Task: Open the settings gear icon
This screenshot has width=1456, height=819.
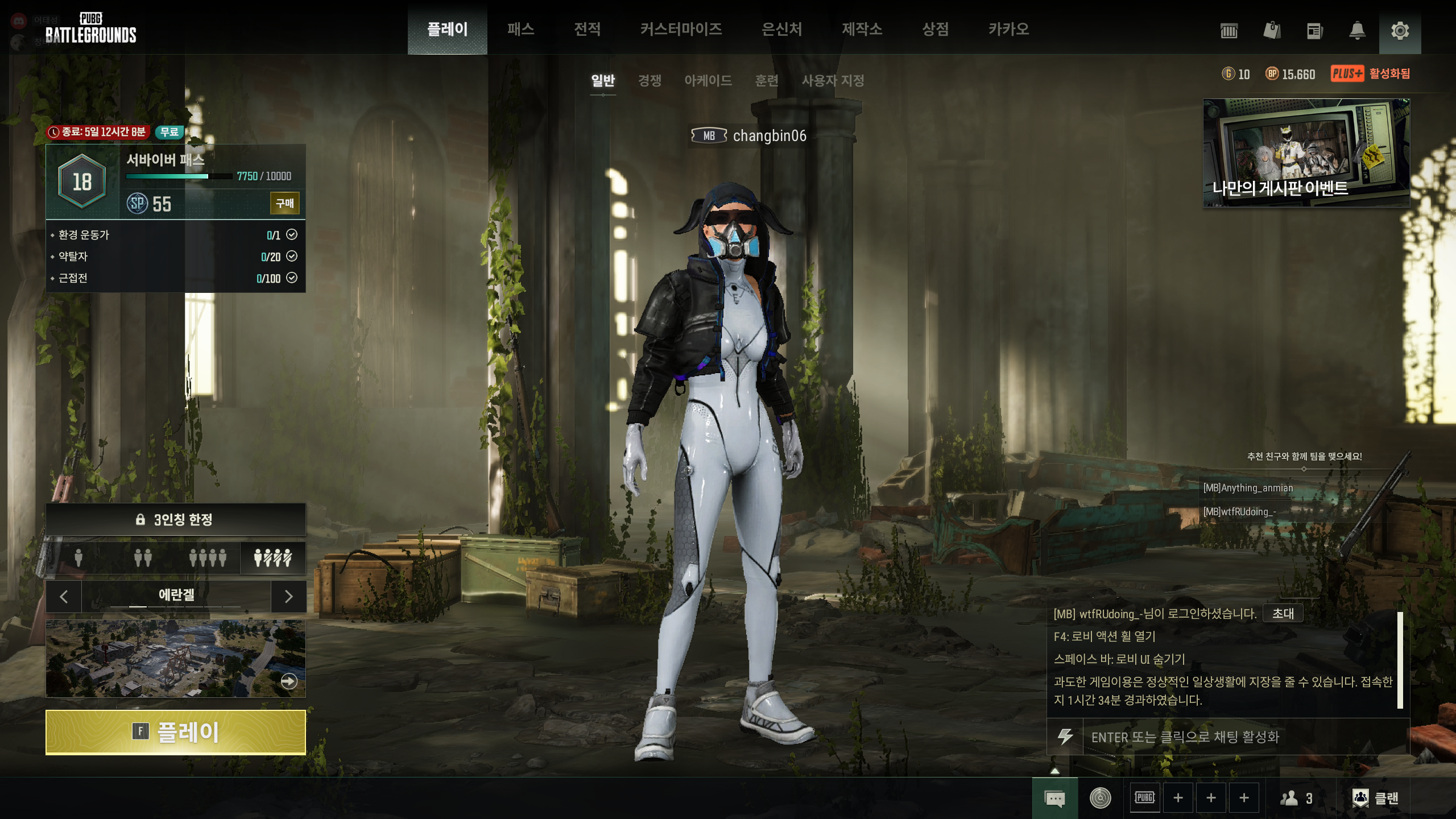Action: pos(1400,31)
